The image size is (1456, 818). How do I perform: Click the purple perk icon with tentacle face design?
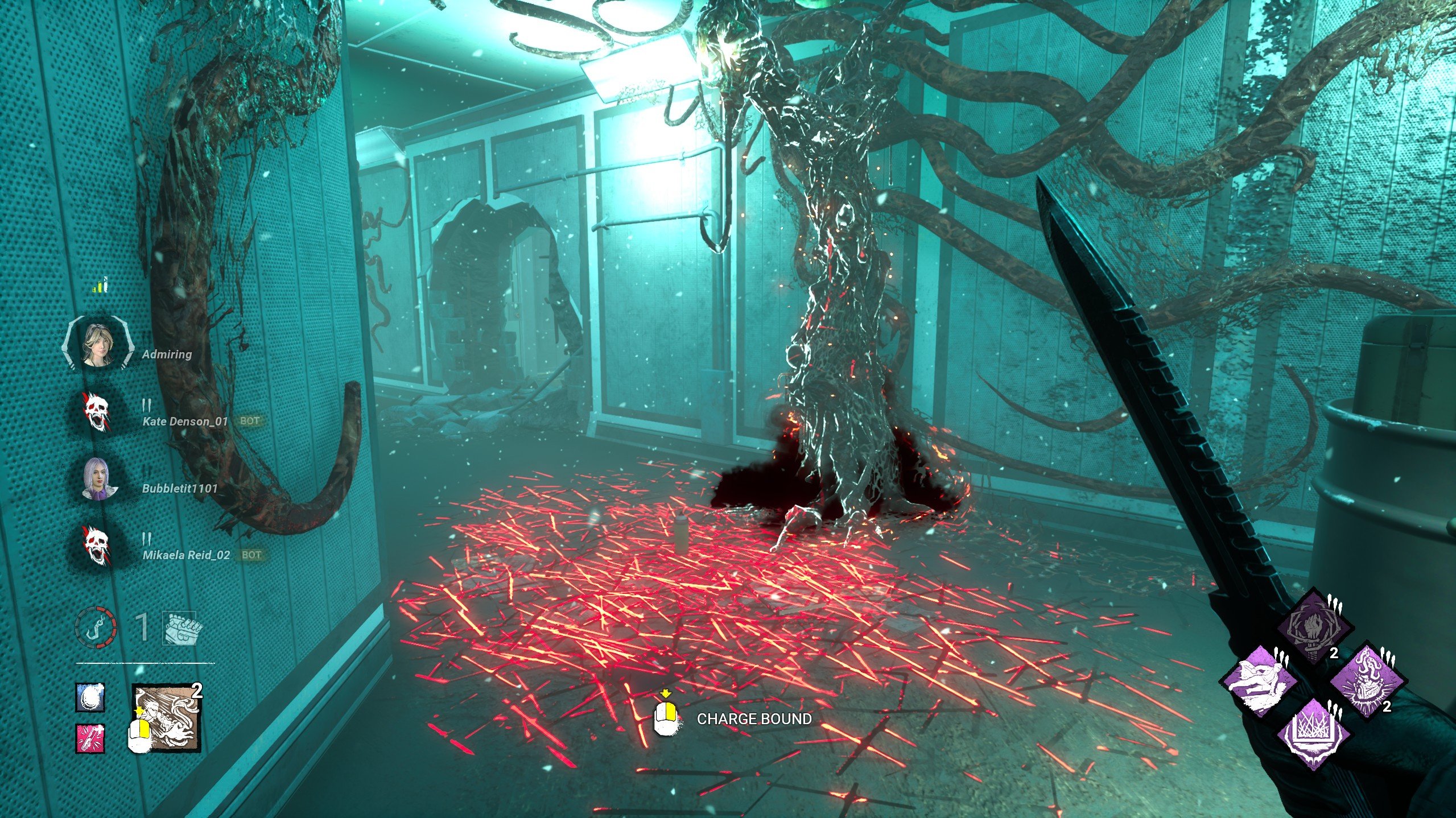pyautogui.click(x=1368, y=681)
